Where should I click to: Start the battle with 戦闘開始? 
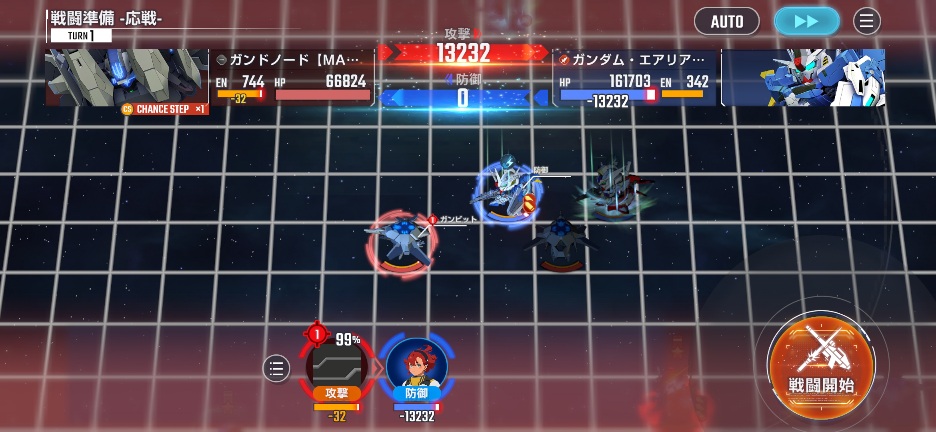[x=821, y=366]
